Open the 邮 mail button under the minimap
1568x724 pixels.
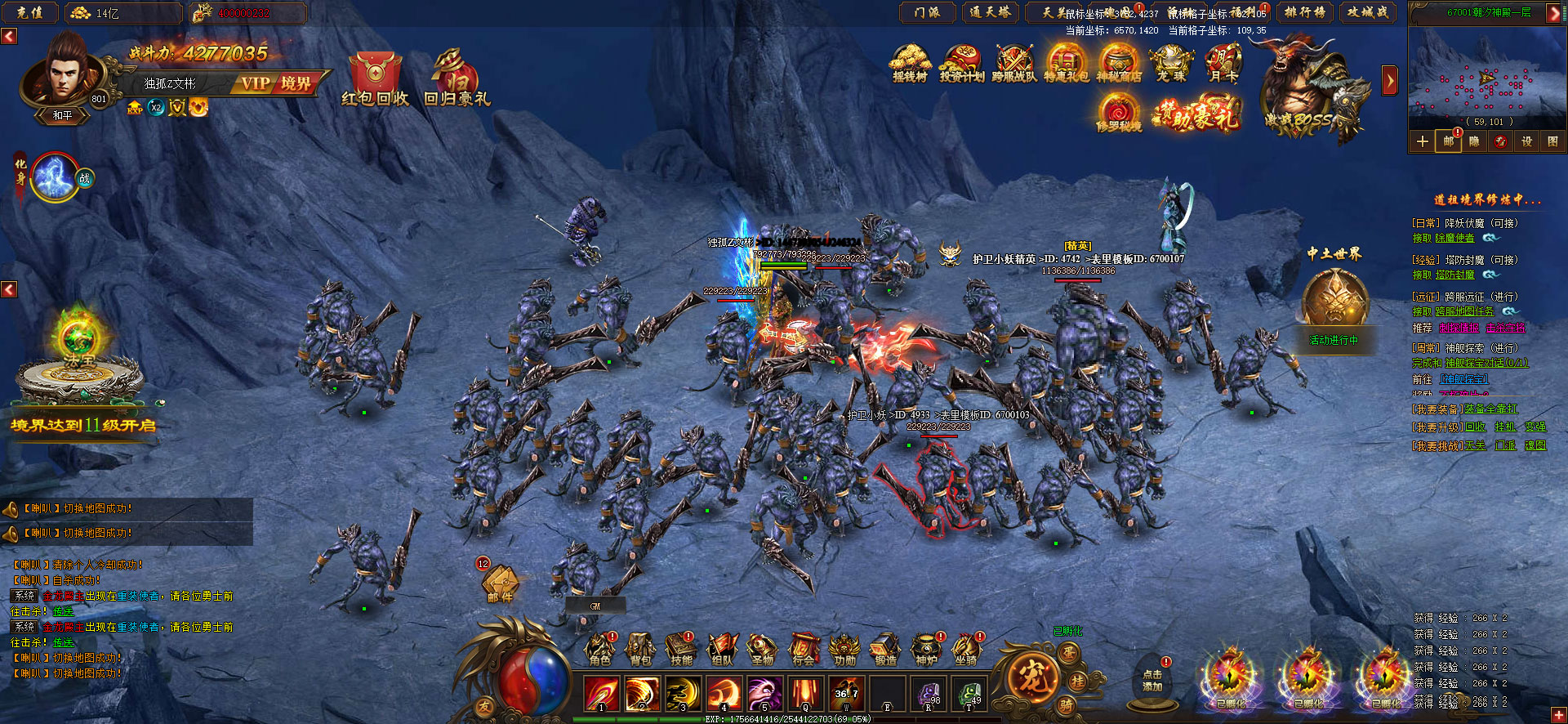coord(1448,141)
